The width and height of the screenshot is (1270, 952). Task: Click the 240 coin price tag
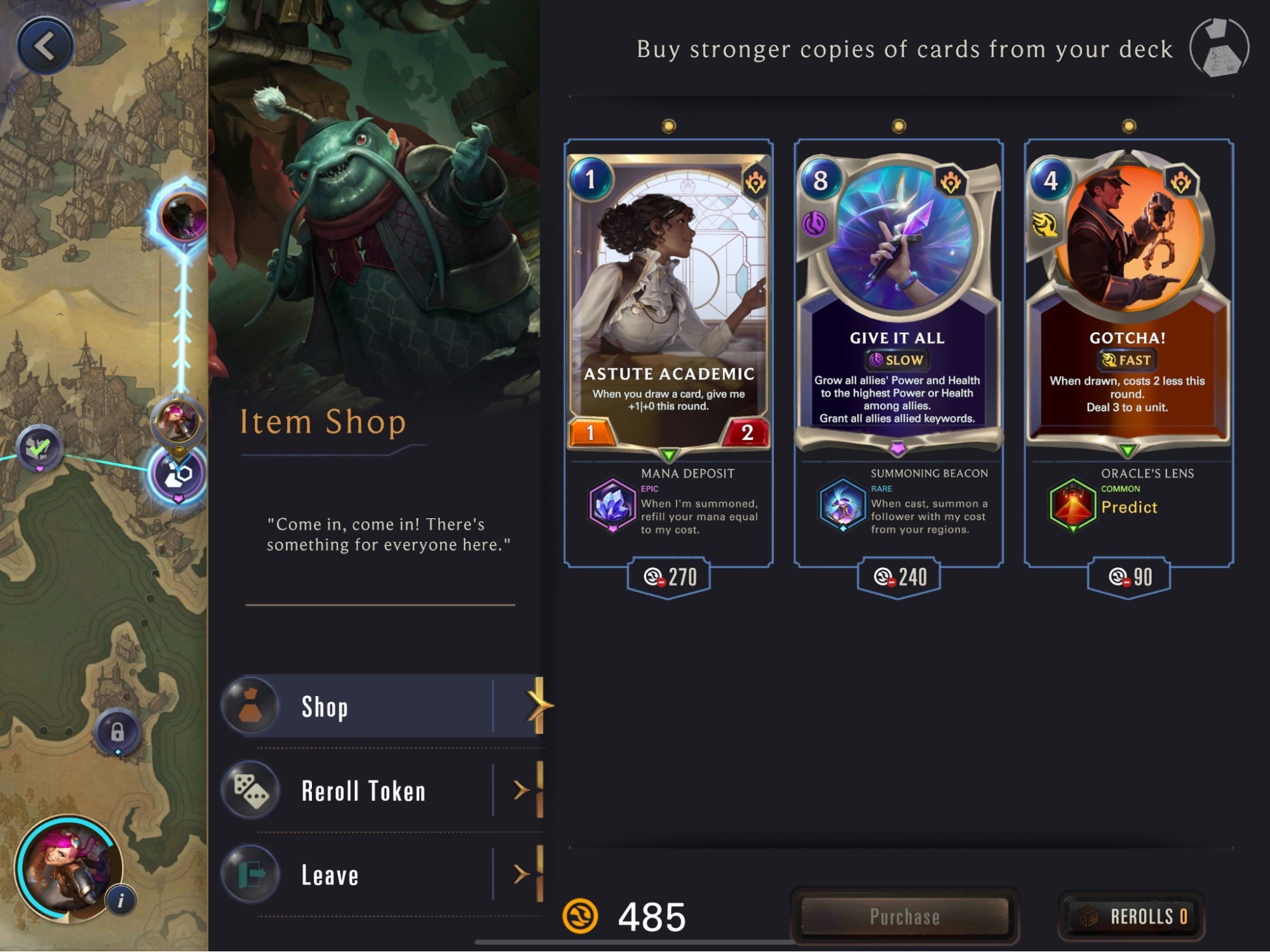click(899, 577)
